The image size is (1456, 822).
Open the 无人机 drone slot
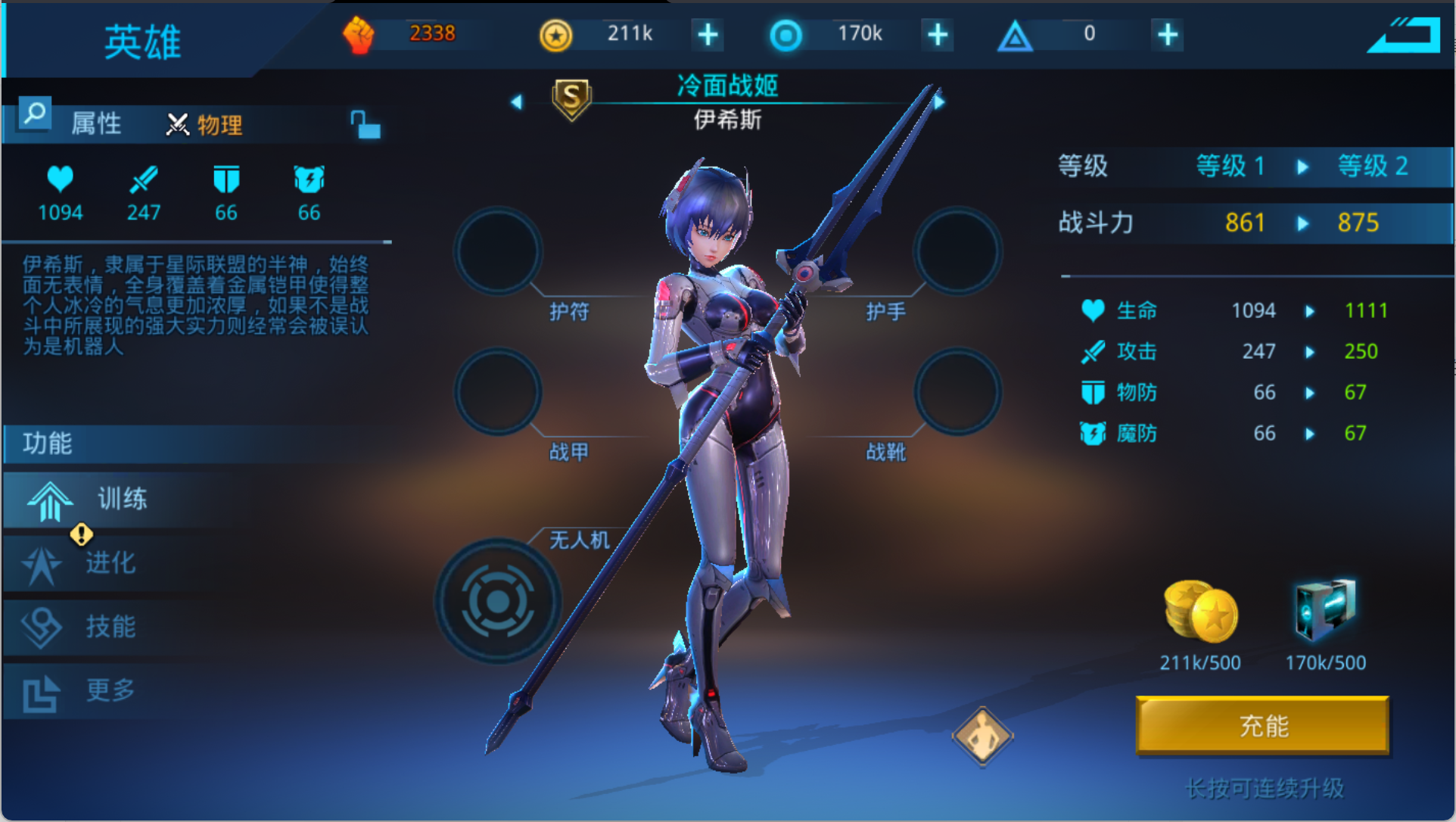[x=498, y=602]
